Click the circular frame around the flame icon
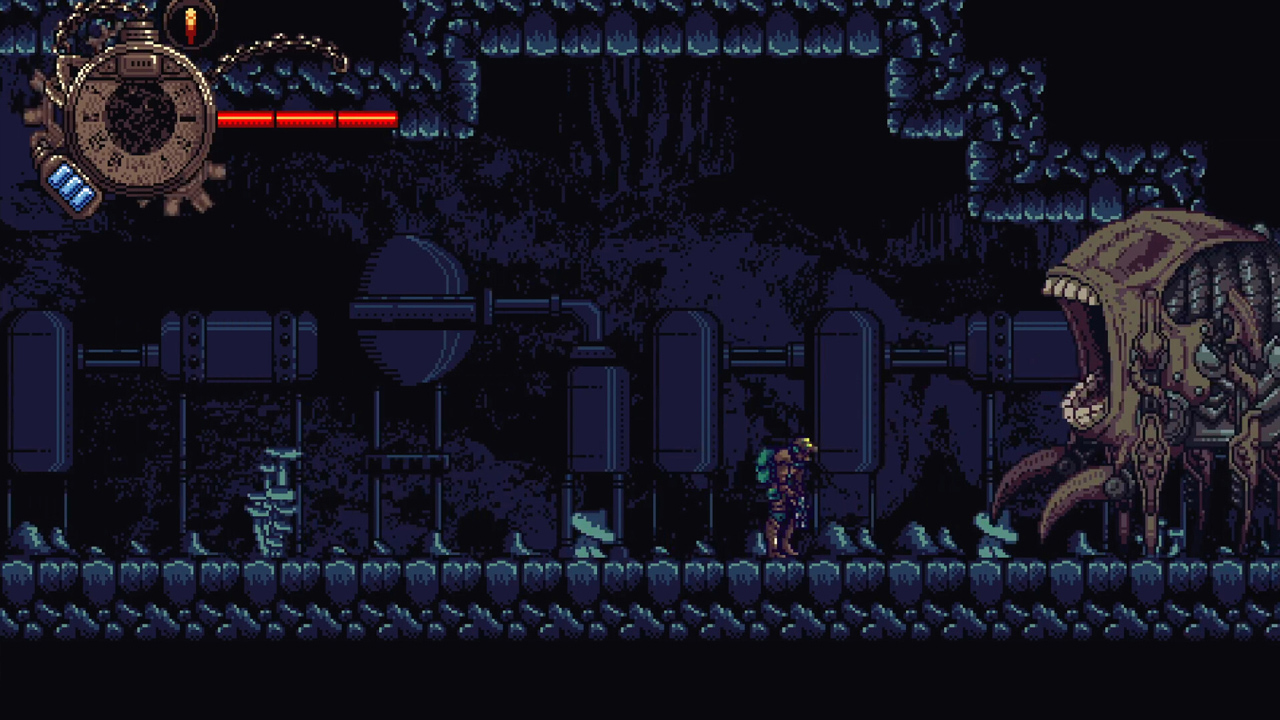This screenshot has height=720, width=1280. (170, 25)
